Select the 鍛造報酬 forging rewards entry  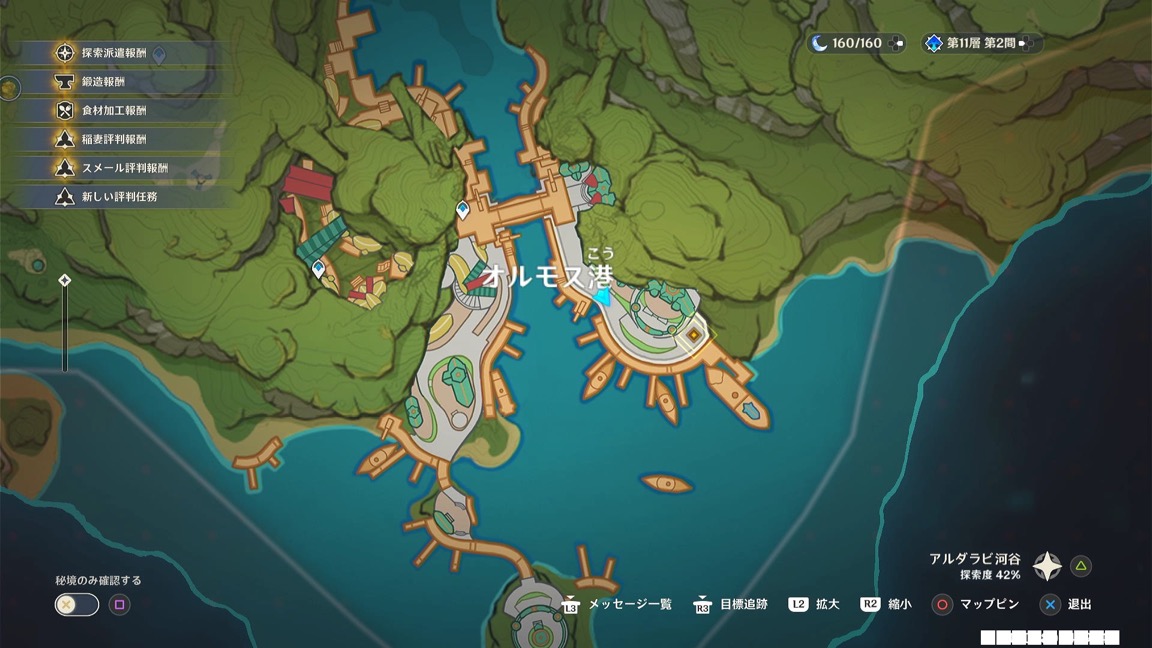click(103, 82)
